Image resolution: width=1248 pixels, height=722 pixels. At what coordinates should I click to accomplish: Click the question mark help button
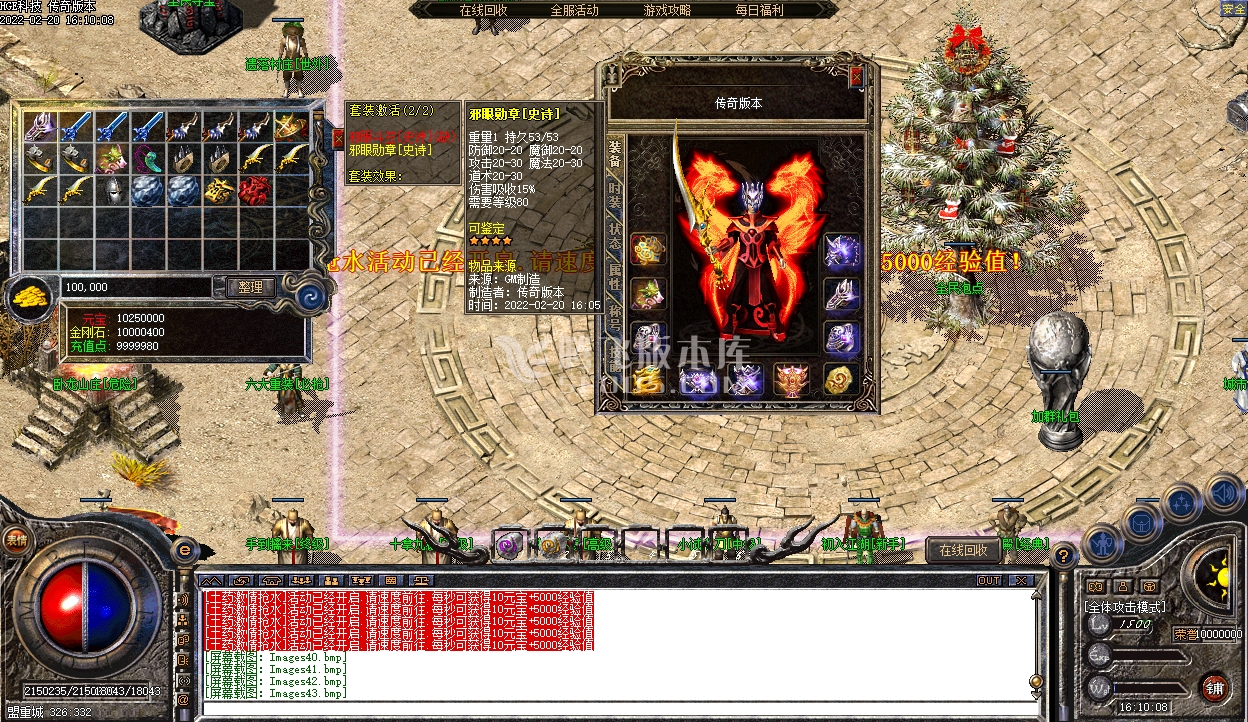point(1064,555)
